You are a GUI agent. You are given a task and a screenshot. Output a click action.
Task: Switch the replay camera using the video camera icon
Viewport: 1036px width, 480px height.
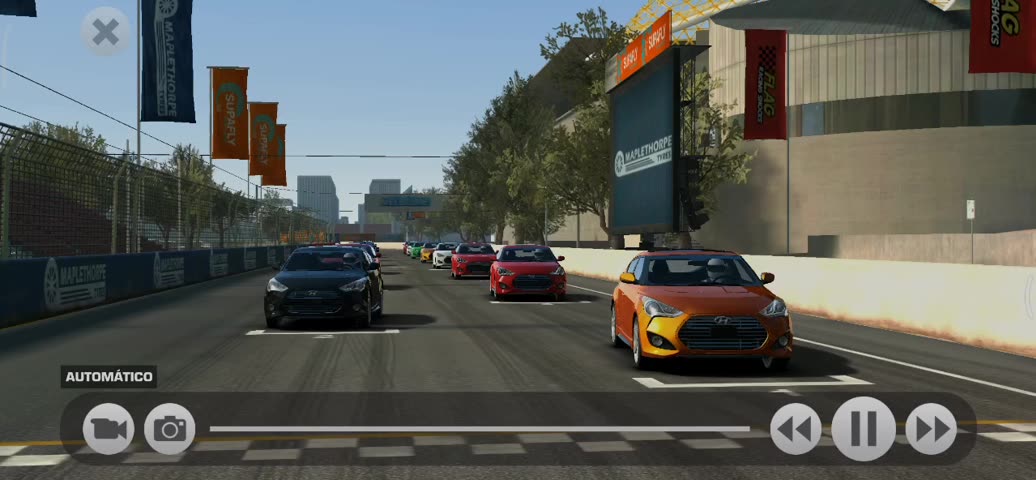(x=108, y=429)
